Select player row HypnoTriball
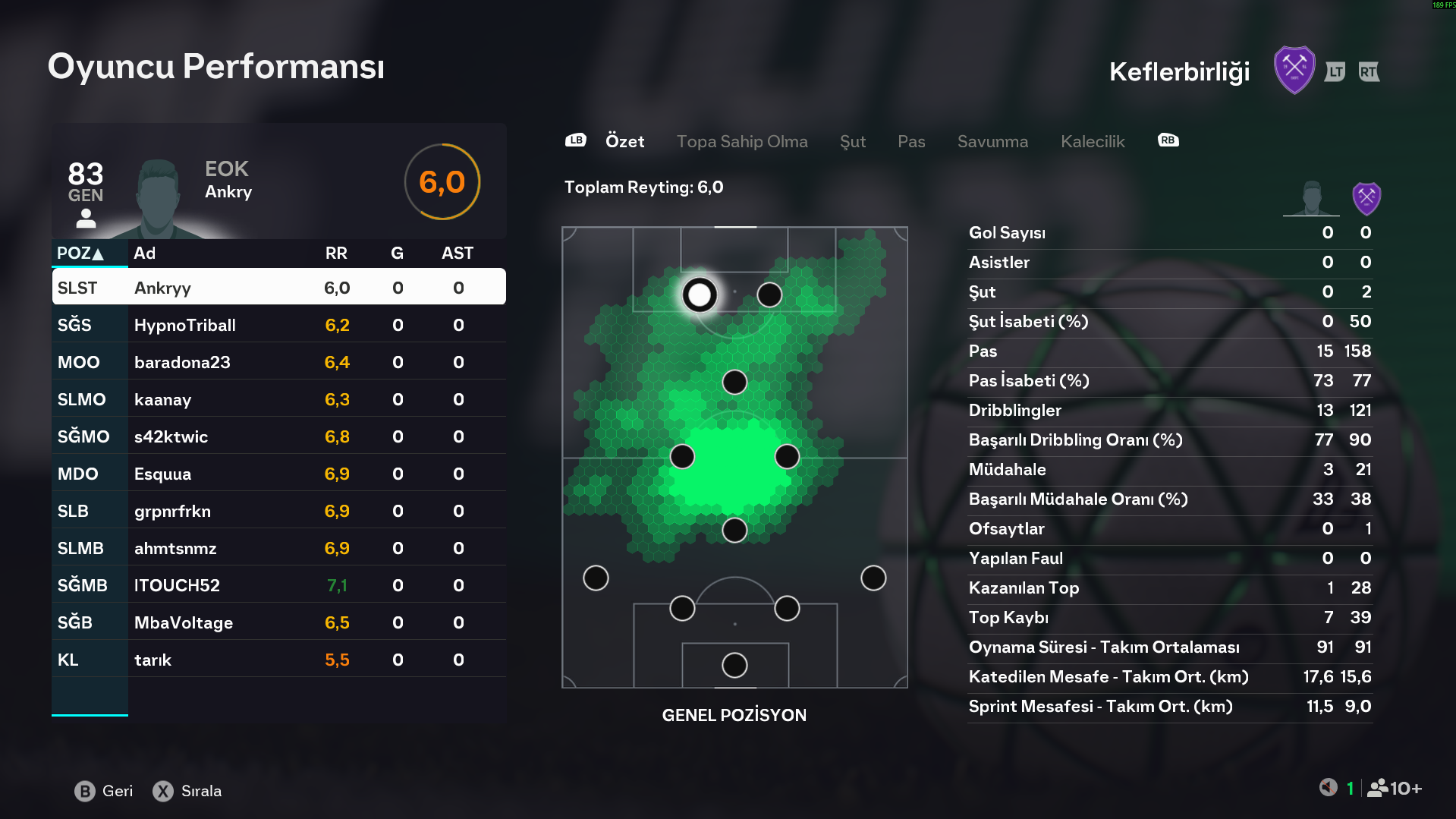Viewport: 1456px width, 819px height. 278,325
